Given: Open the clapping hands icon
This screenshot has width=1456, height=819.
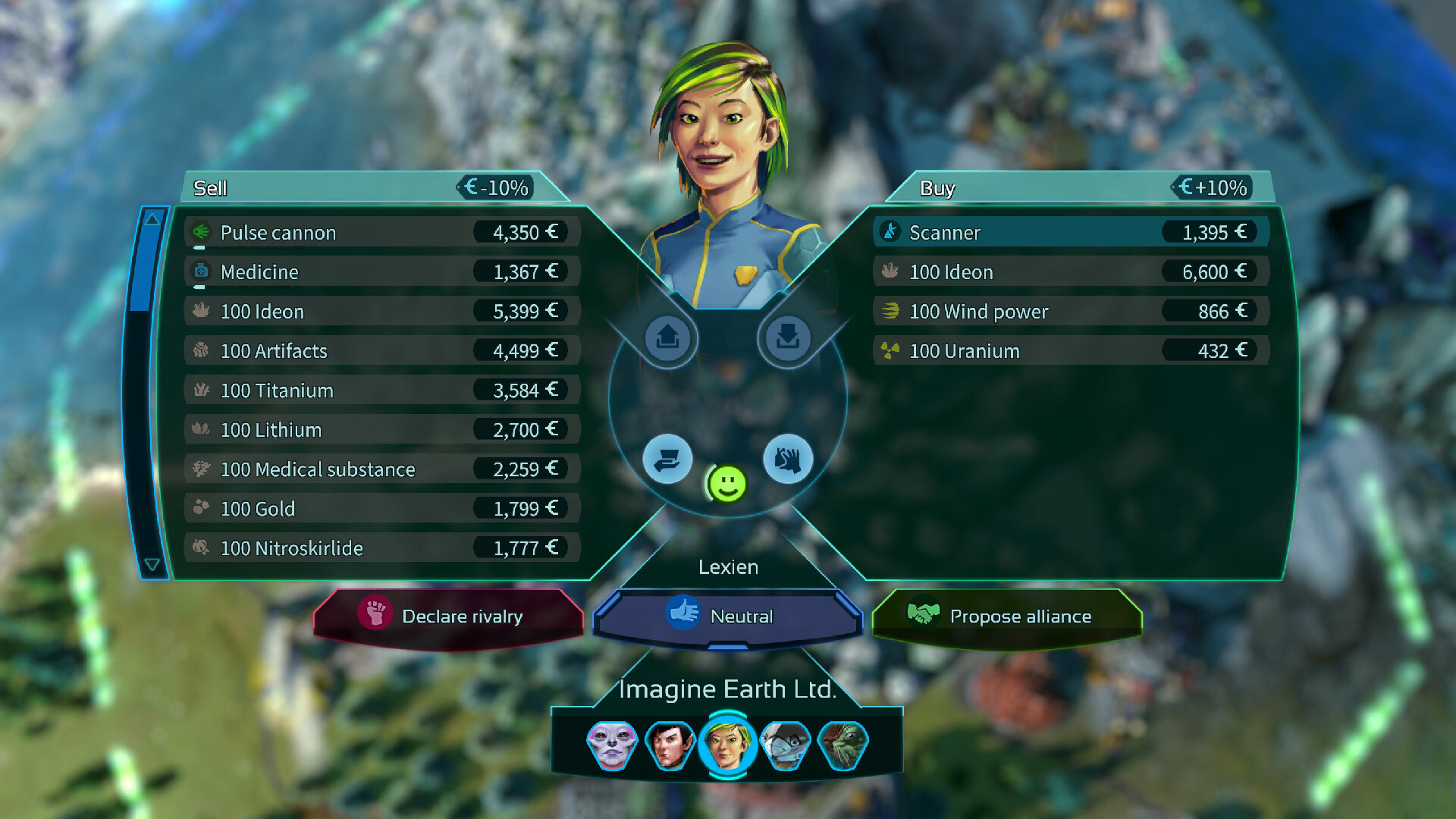Looking at the screenshot, I should click(788, 459).
